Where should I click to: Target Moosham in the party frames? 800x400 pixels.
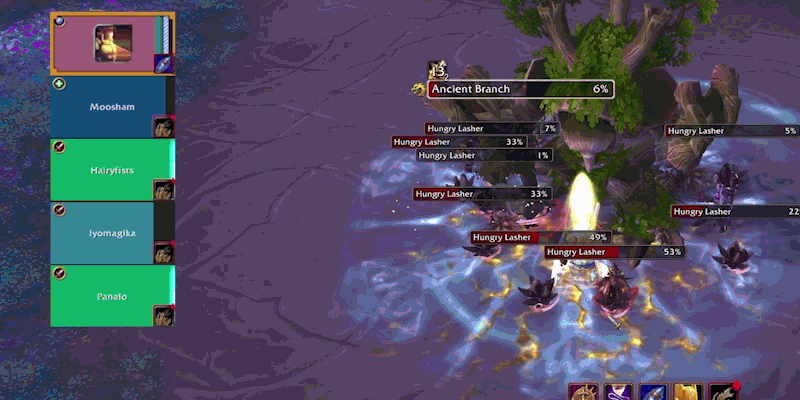(x=112, y=107)
